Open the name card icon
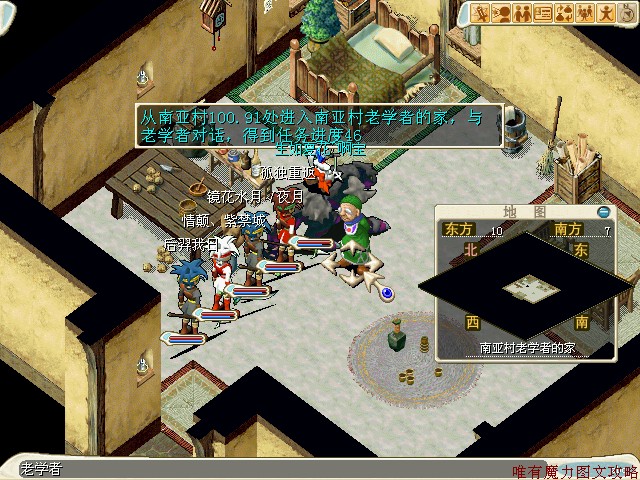The image size is (640, 480). (x=543, y=13)
